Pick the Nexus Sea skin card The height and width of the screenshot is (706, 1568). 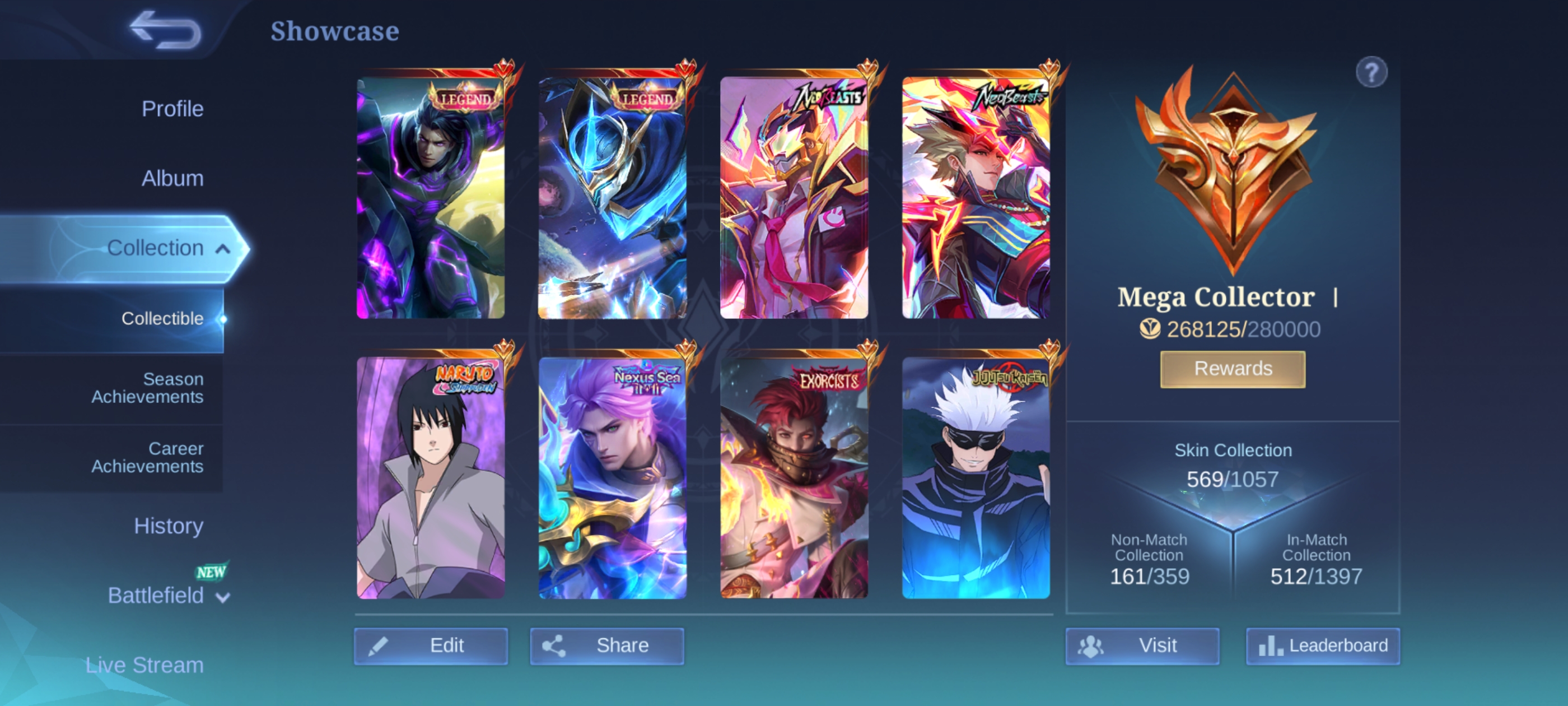[612, 477]
